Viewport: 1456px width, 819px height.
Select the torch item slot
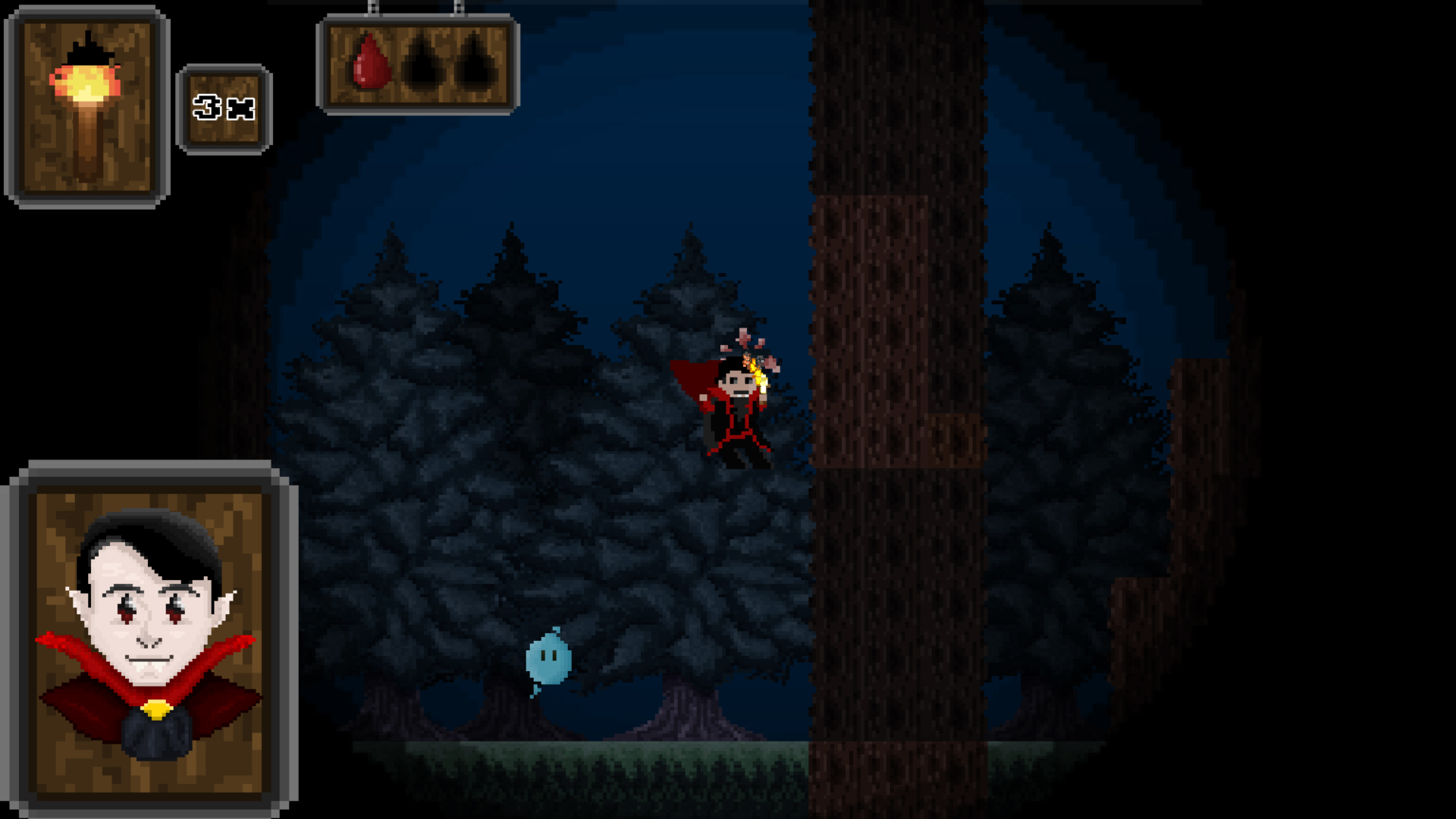(87, 107)
